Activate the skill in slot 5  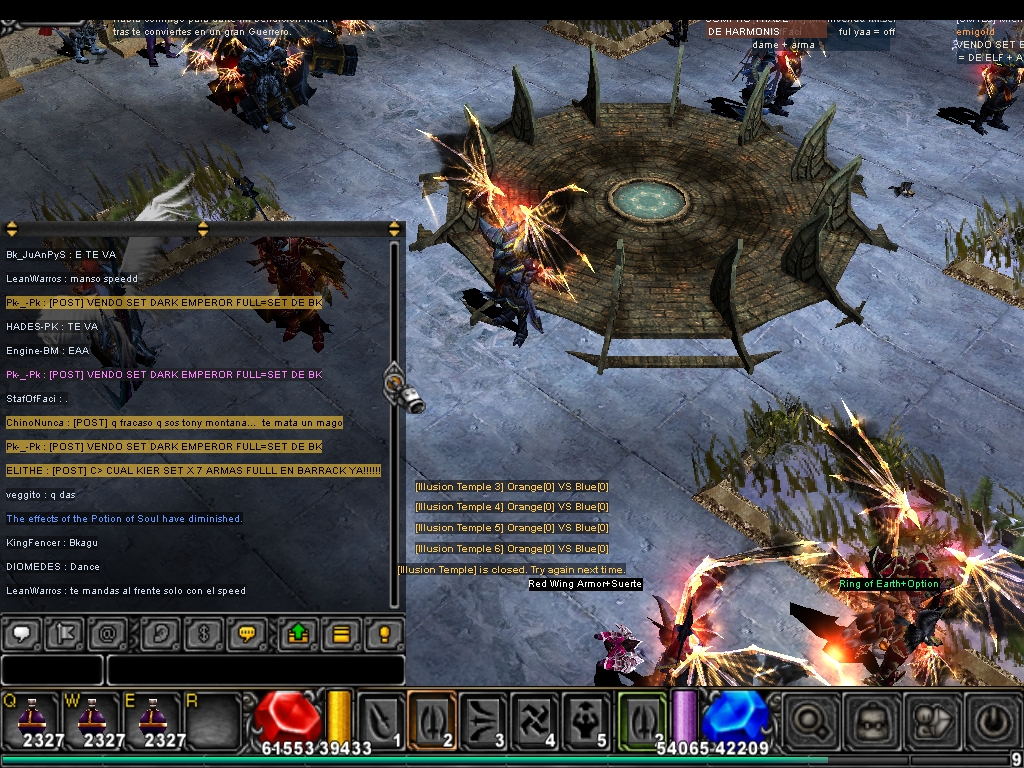point(586,720)
